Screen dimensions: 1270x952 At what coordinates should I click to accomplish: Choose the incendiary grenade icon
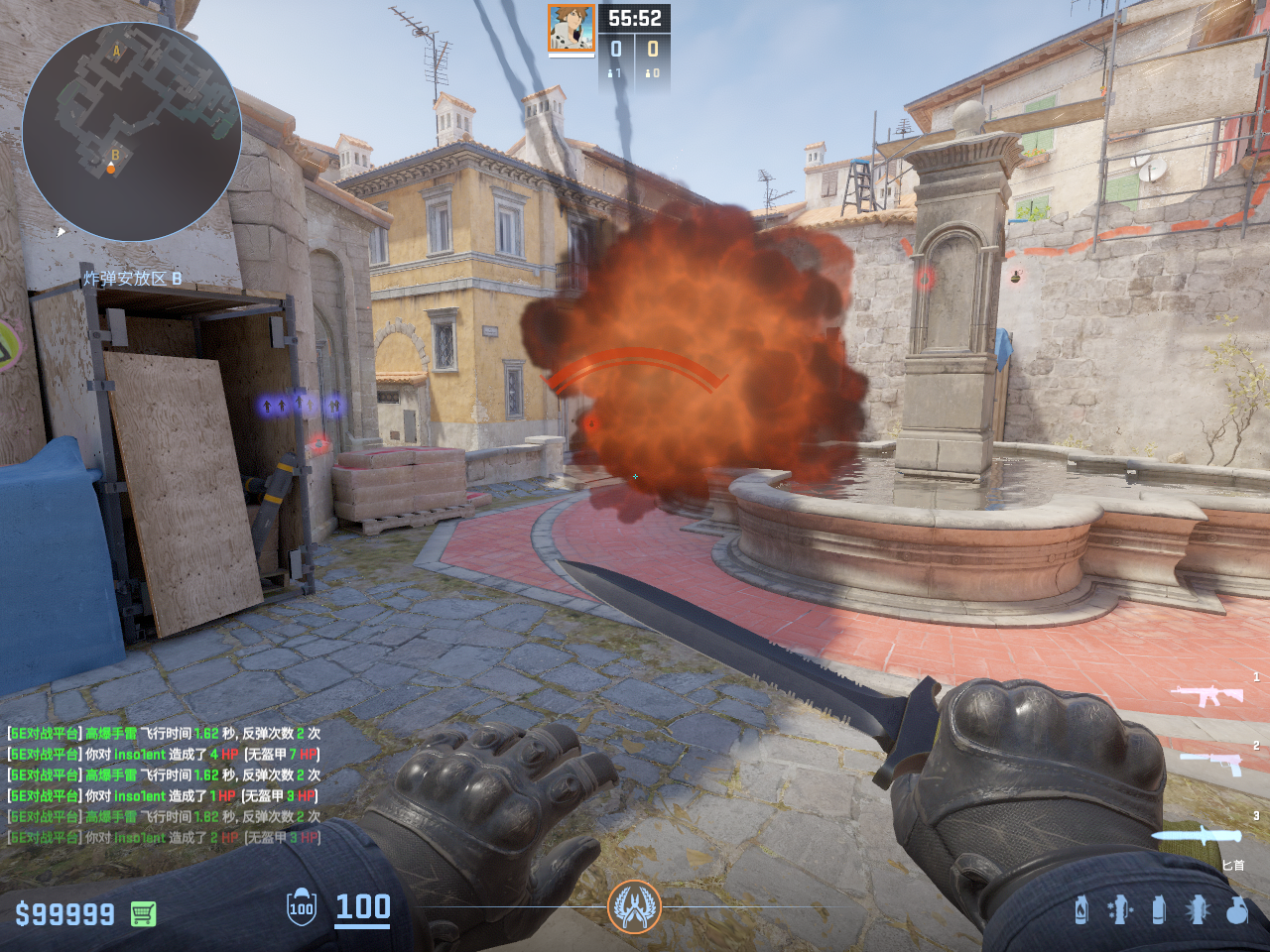[x=1081, y=909]
